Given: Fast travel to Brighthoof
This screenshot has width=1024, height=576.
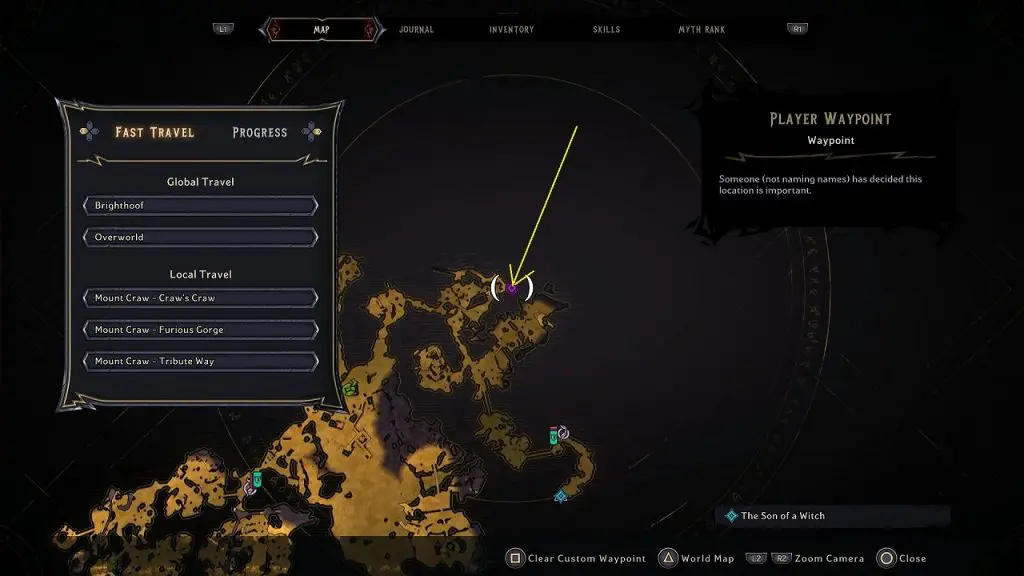Looking at the screenshot, I should coord(200,206).
